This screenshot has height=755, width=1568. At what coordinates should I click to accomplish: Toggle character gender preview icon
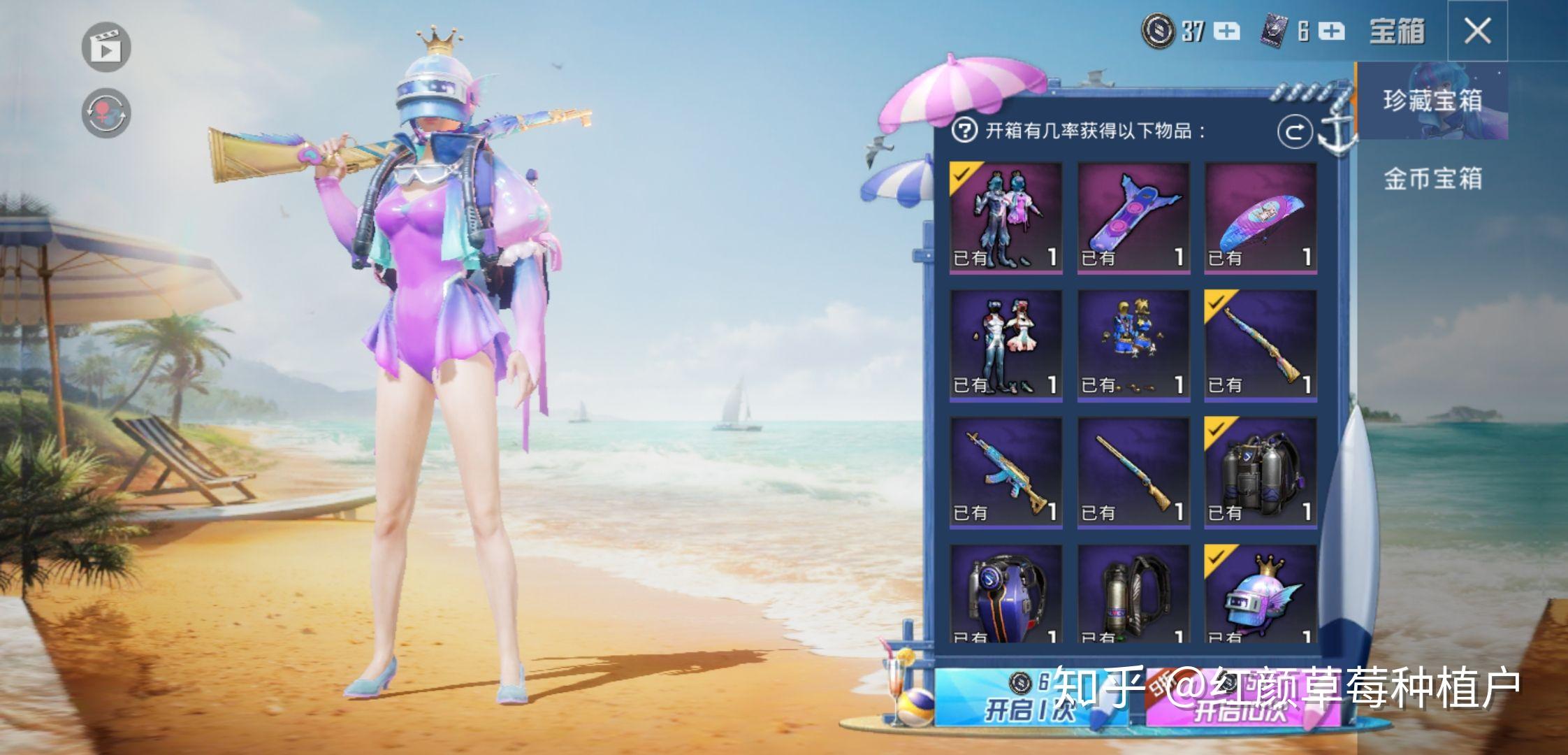[x=106, y=113]
